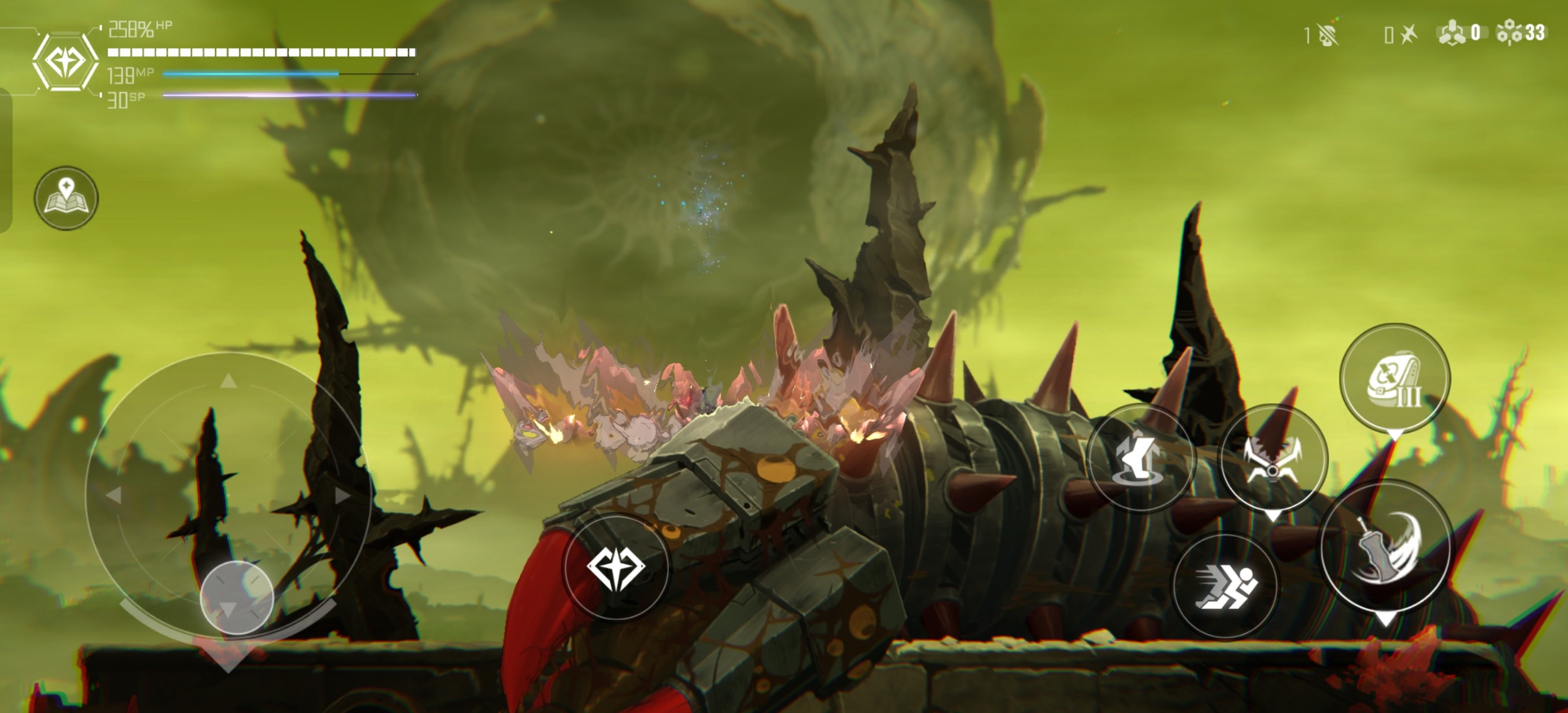Trigger the winged claw skill button
Image resolution: width=1568 pixels, height=713 pixels.
pyautogui.click(x=1274, y=458)
